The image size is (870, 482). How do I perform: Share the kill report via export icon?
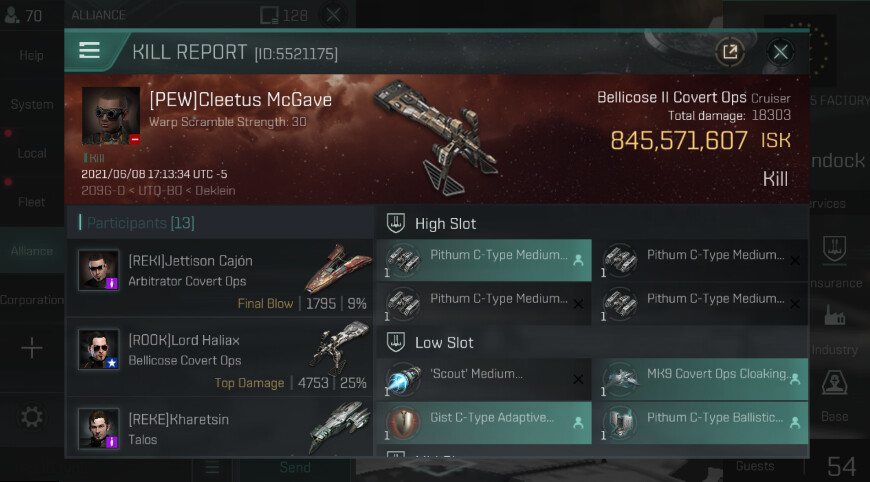(730, 52)
